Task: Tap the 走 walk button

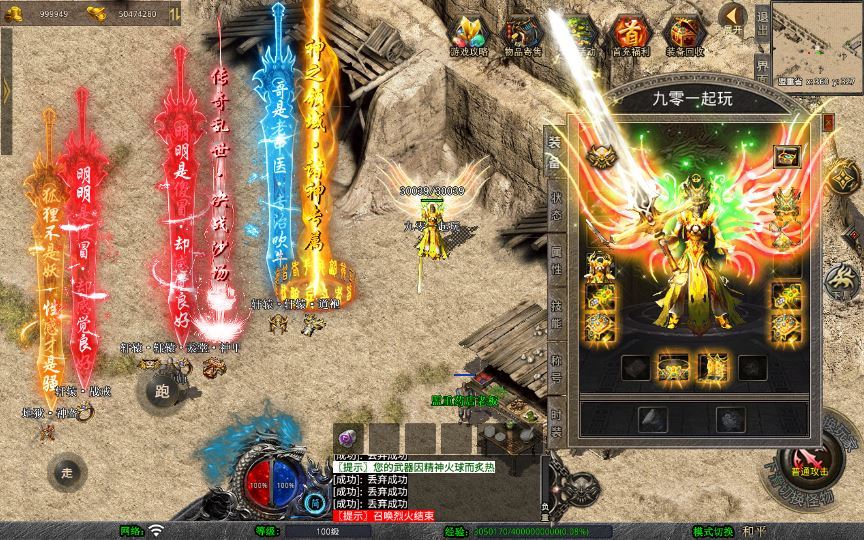Action: [67, 473]
